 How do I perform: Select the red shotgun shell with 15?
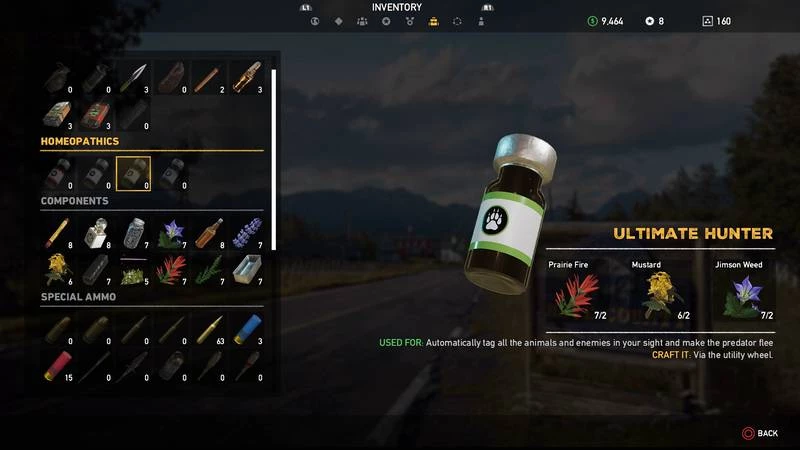pyautogui.click(x=57, y=367)
